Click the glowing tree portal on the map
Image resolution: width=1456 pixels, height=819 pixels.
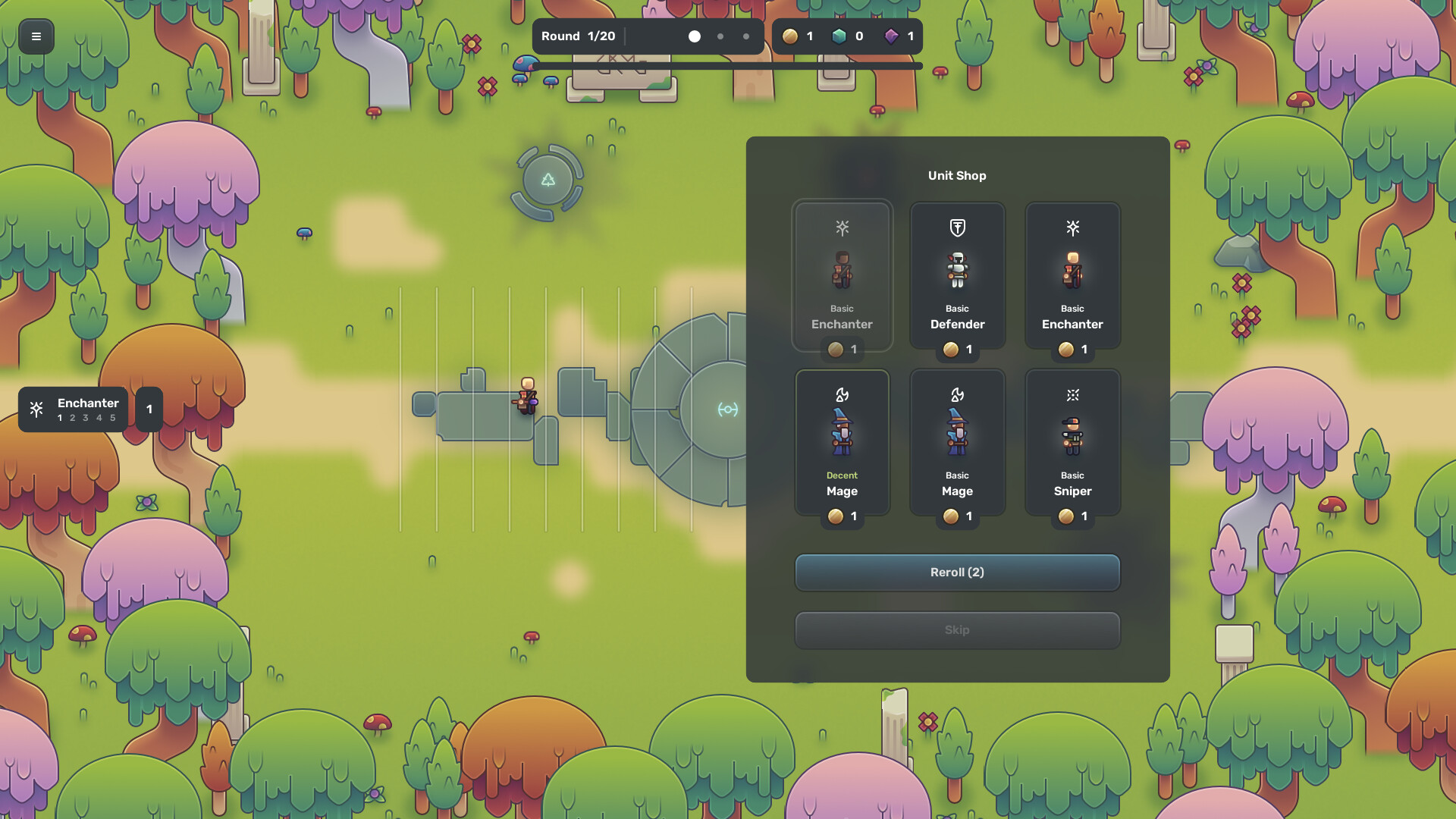549,180
